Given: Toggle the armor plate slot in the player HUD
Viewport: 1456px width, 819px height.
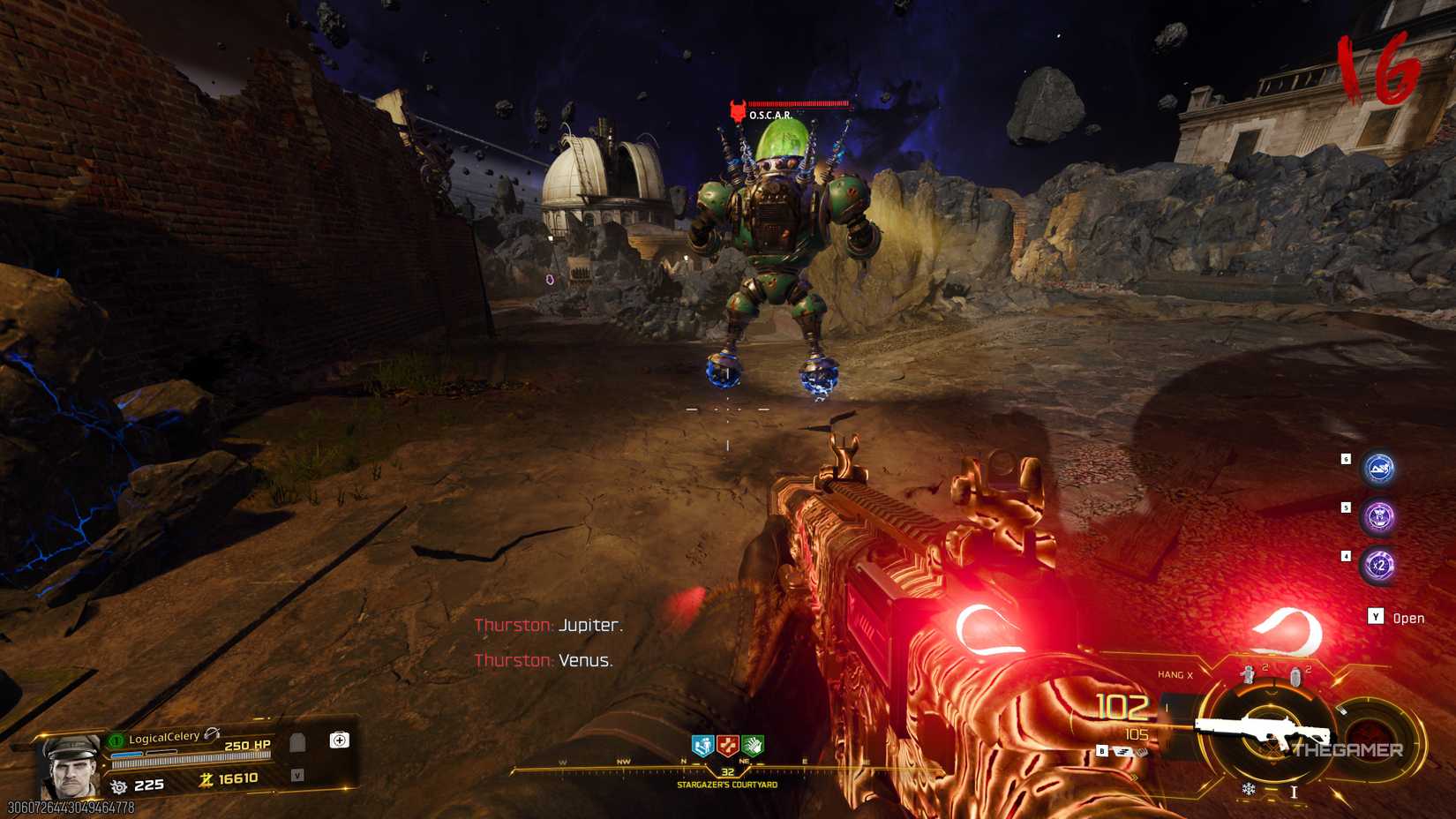Looking at the screenshot, I should pyautogui.click(x=298, y=742).
